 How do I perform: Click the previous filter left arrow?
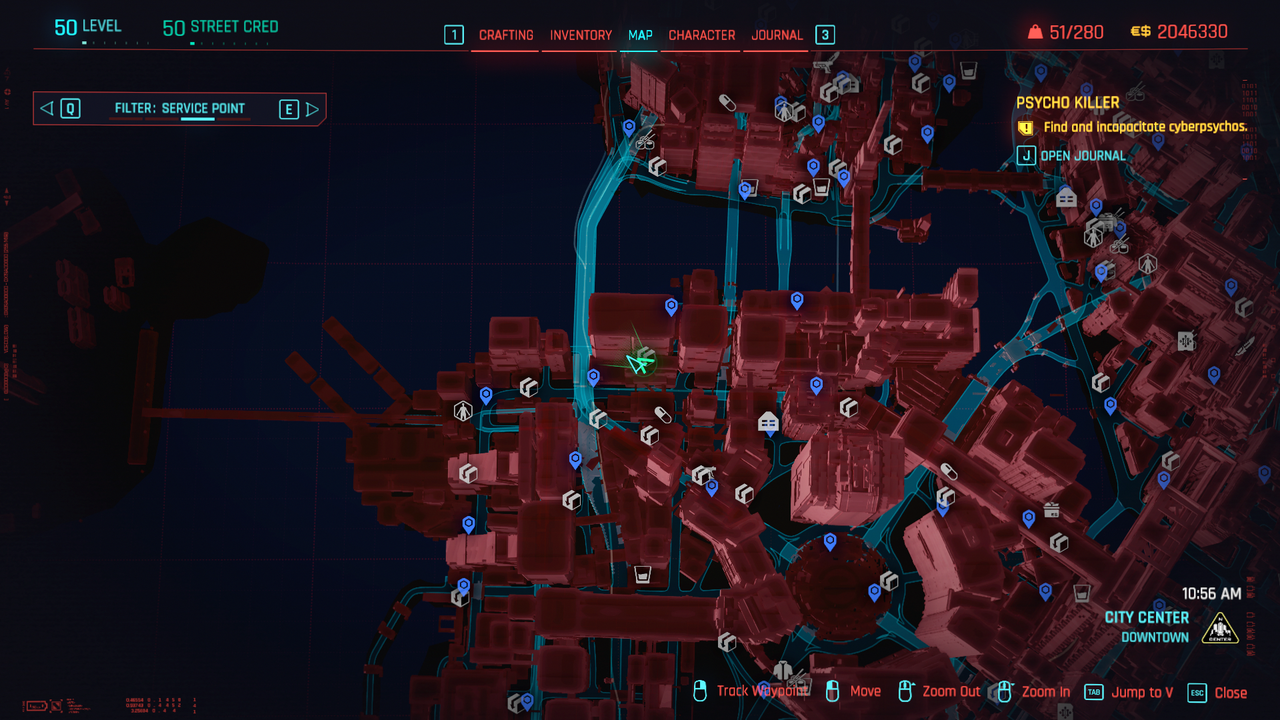[46, 109]
